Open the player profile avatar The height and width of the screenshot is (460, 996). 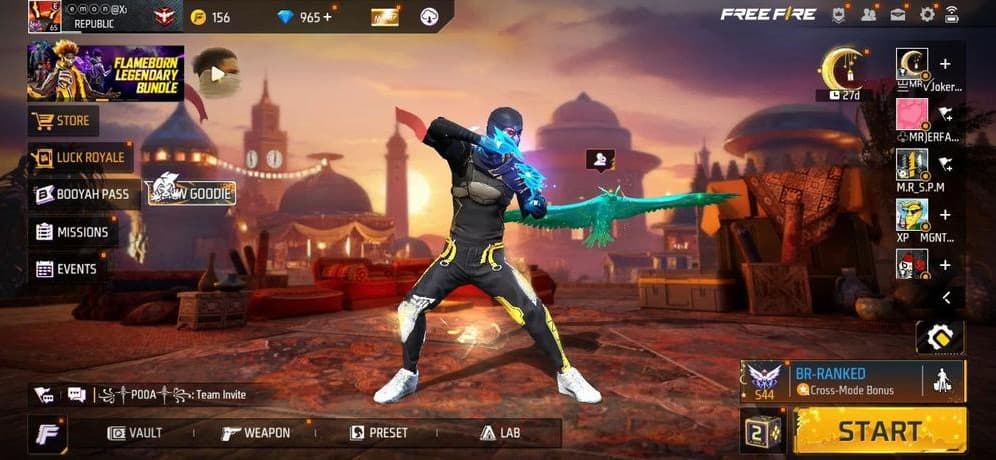44,16
